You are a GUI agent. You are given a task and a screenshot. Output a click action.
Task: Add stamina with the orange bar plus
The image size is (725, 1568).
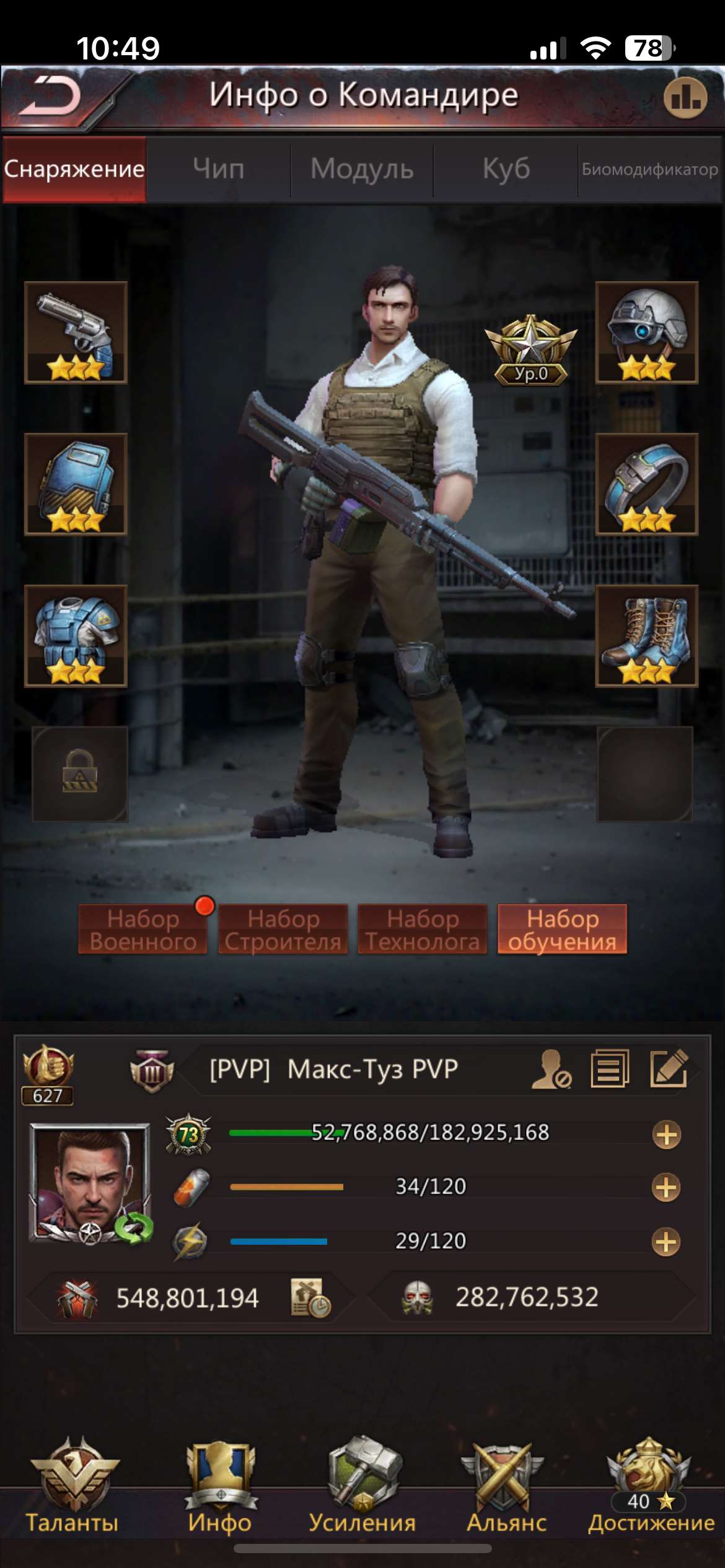(666, 1188)
